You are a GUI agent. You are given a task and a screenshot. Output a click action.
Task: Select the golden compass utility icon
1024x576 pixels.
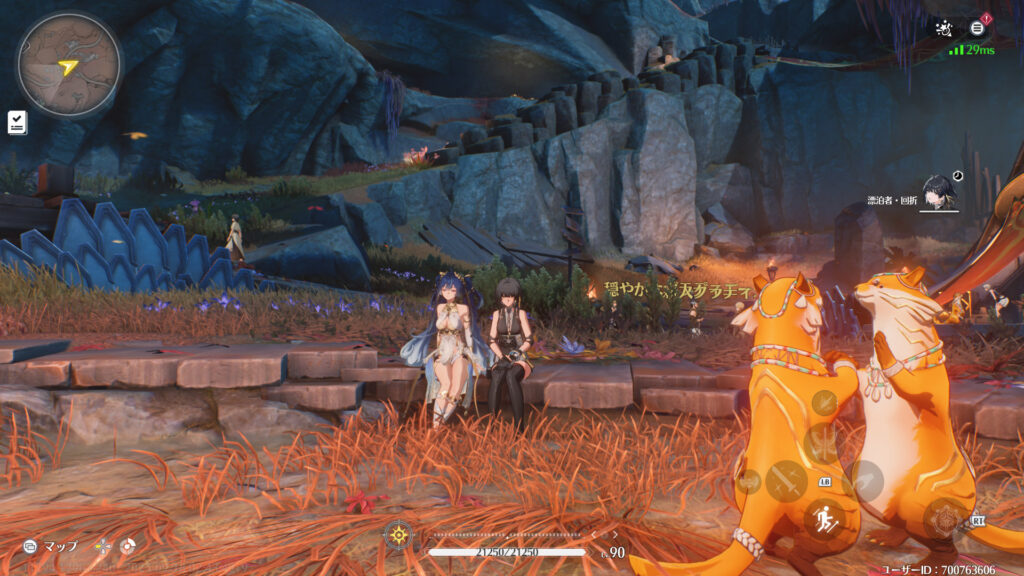click(x=398, y=534)
